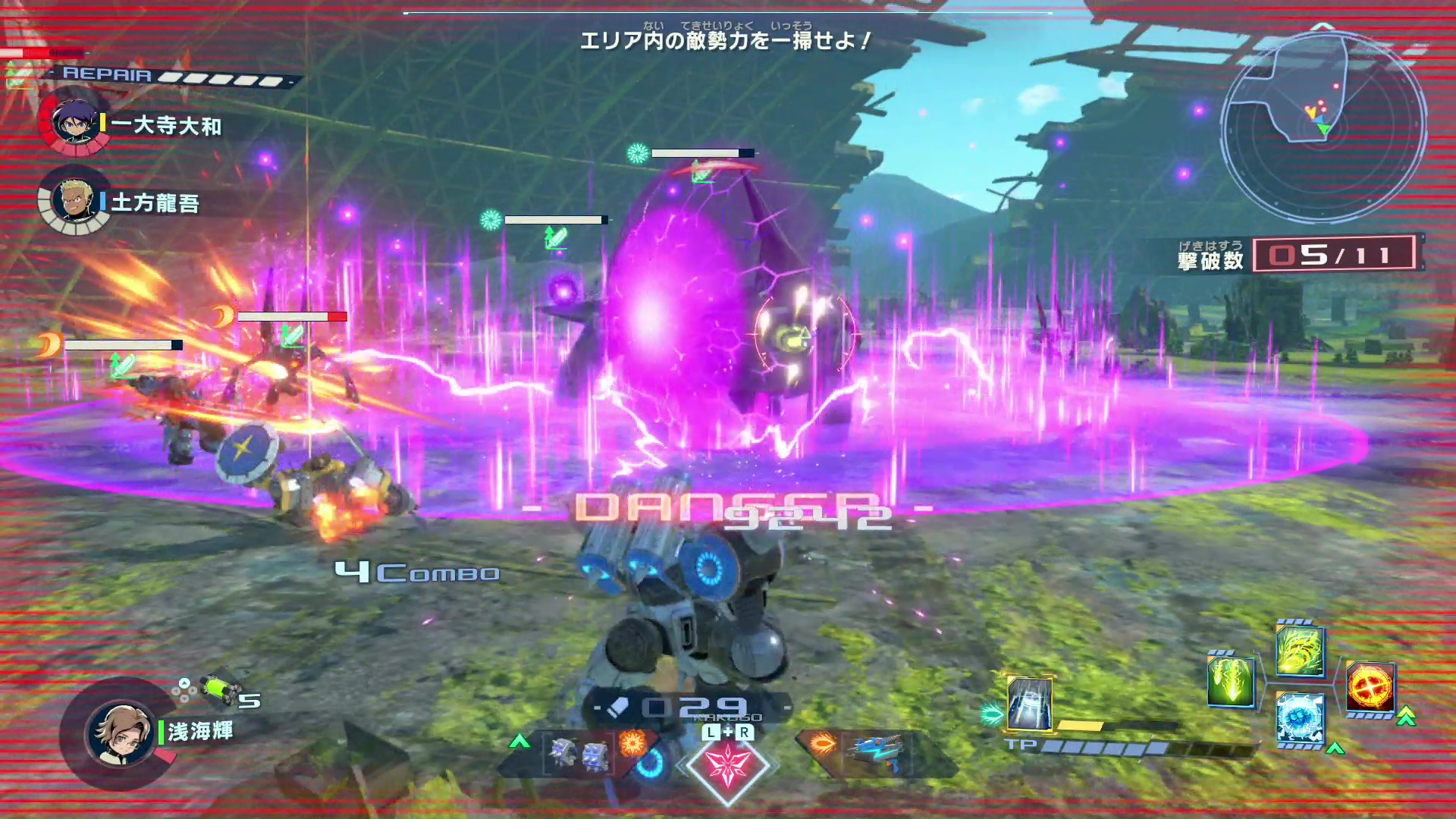
Task: Select the blue energy orb skill
Action: point(1299,718)
